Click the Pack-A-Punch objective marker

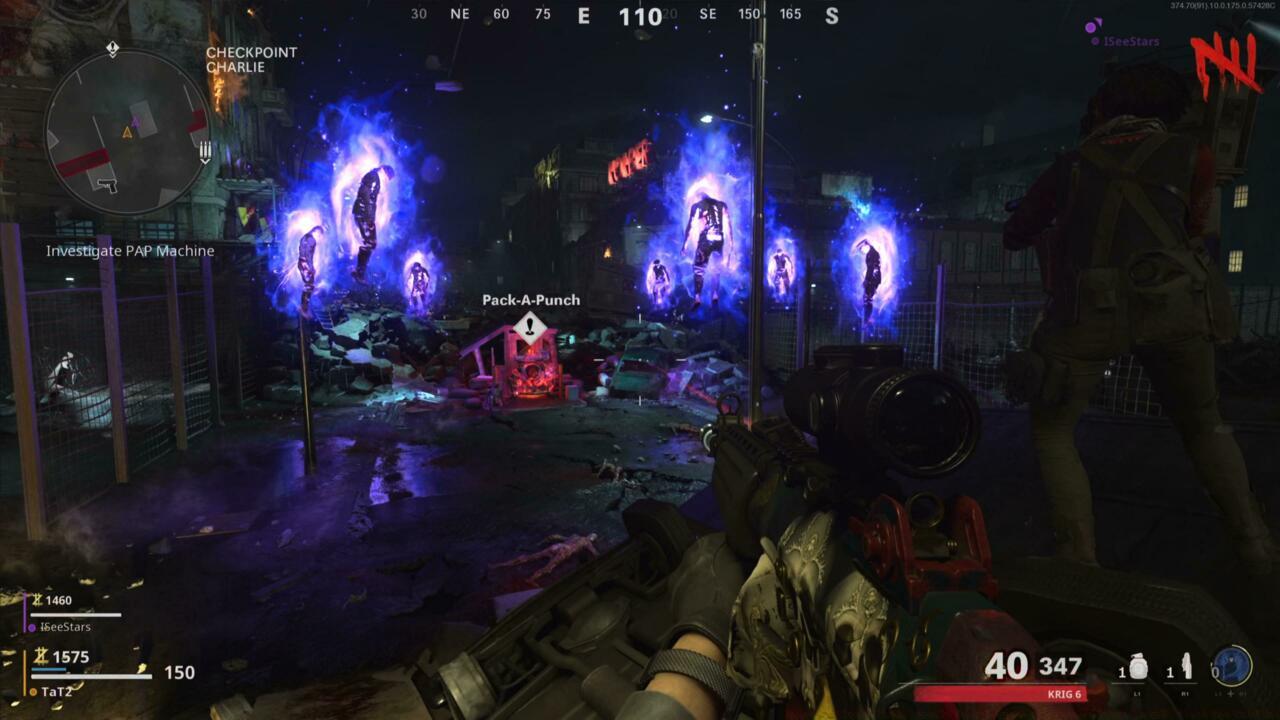pos(530,327)
